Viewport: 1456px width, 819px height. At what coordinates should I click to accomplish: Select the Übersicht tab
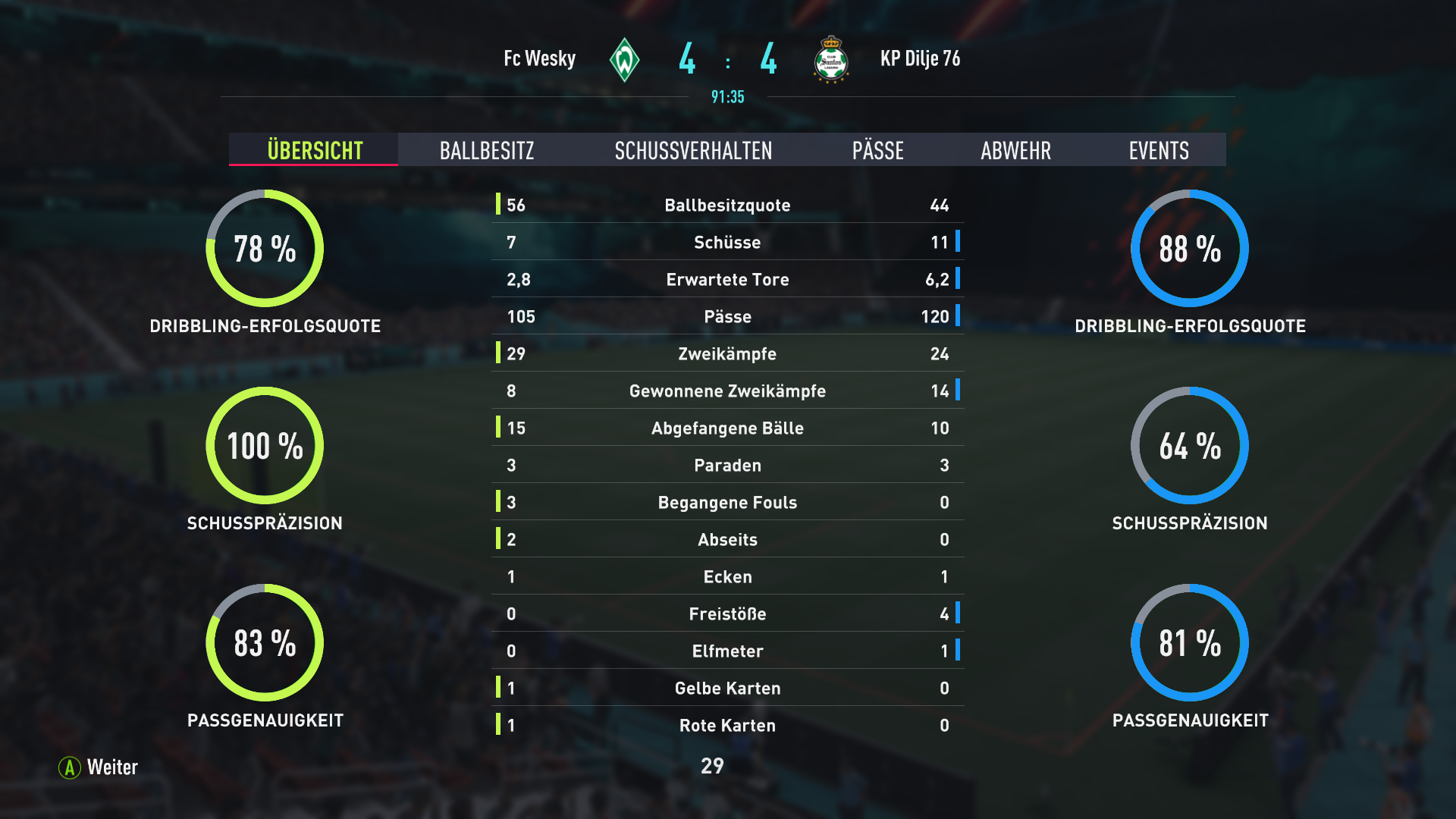[315, 150]
